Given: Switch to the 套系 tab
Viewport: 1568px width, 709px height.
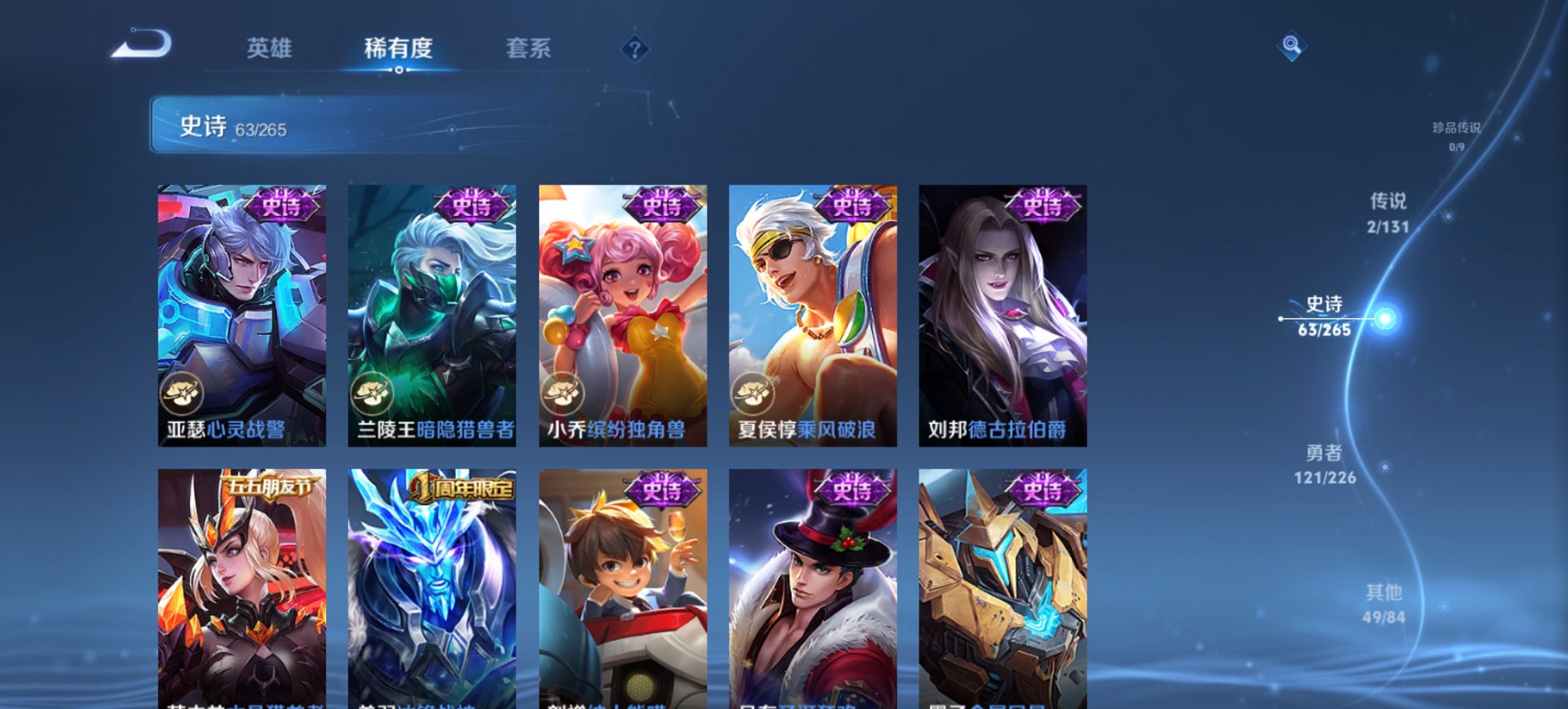Looking at the screenshot, I should pos(528,48).
